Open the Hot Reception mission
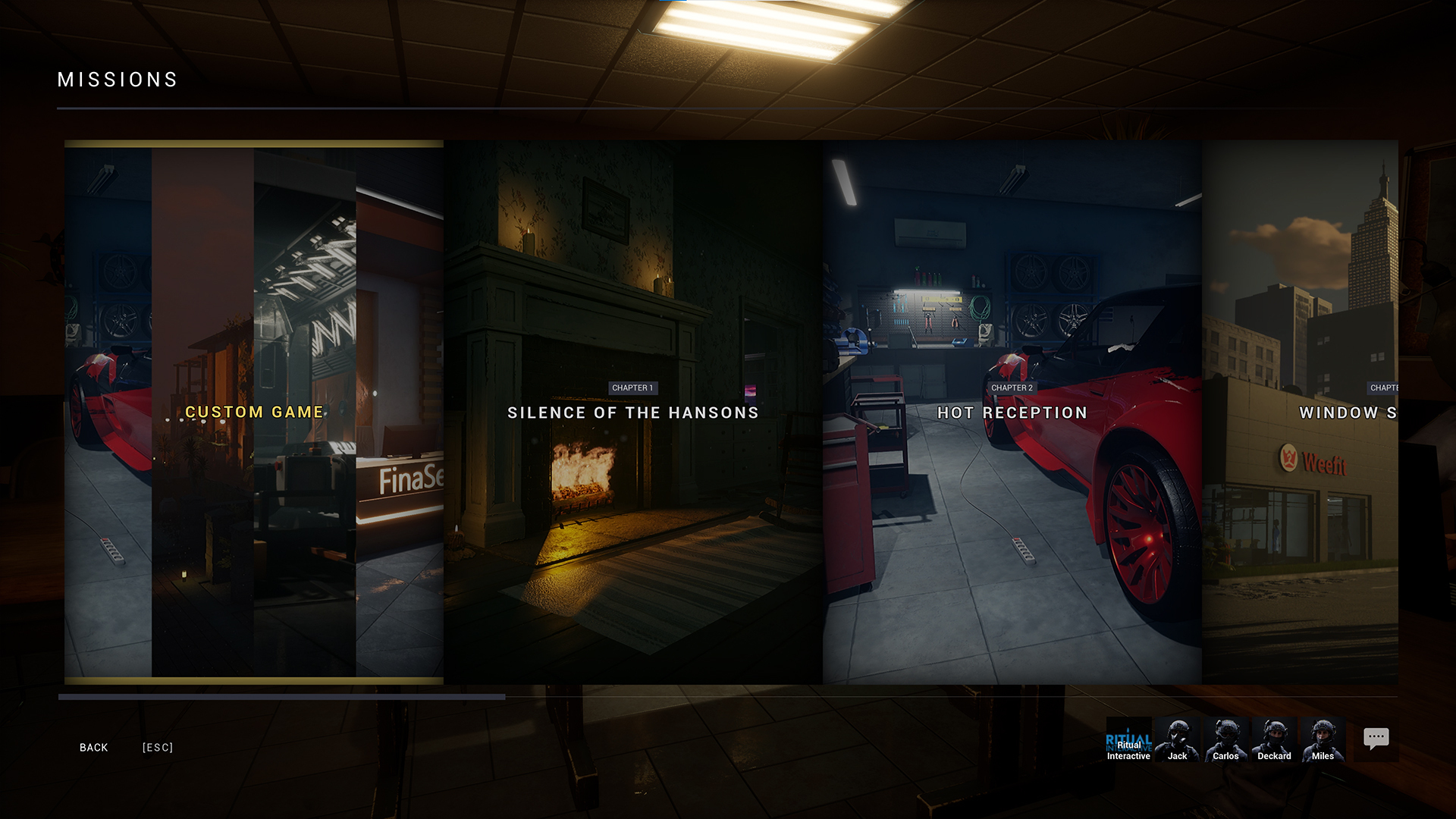This screenshot has height=819, width=1456. click(1012, 412)
